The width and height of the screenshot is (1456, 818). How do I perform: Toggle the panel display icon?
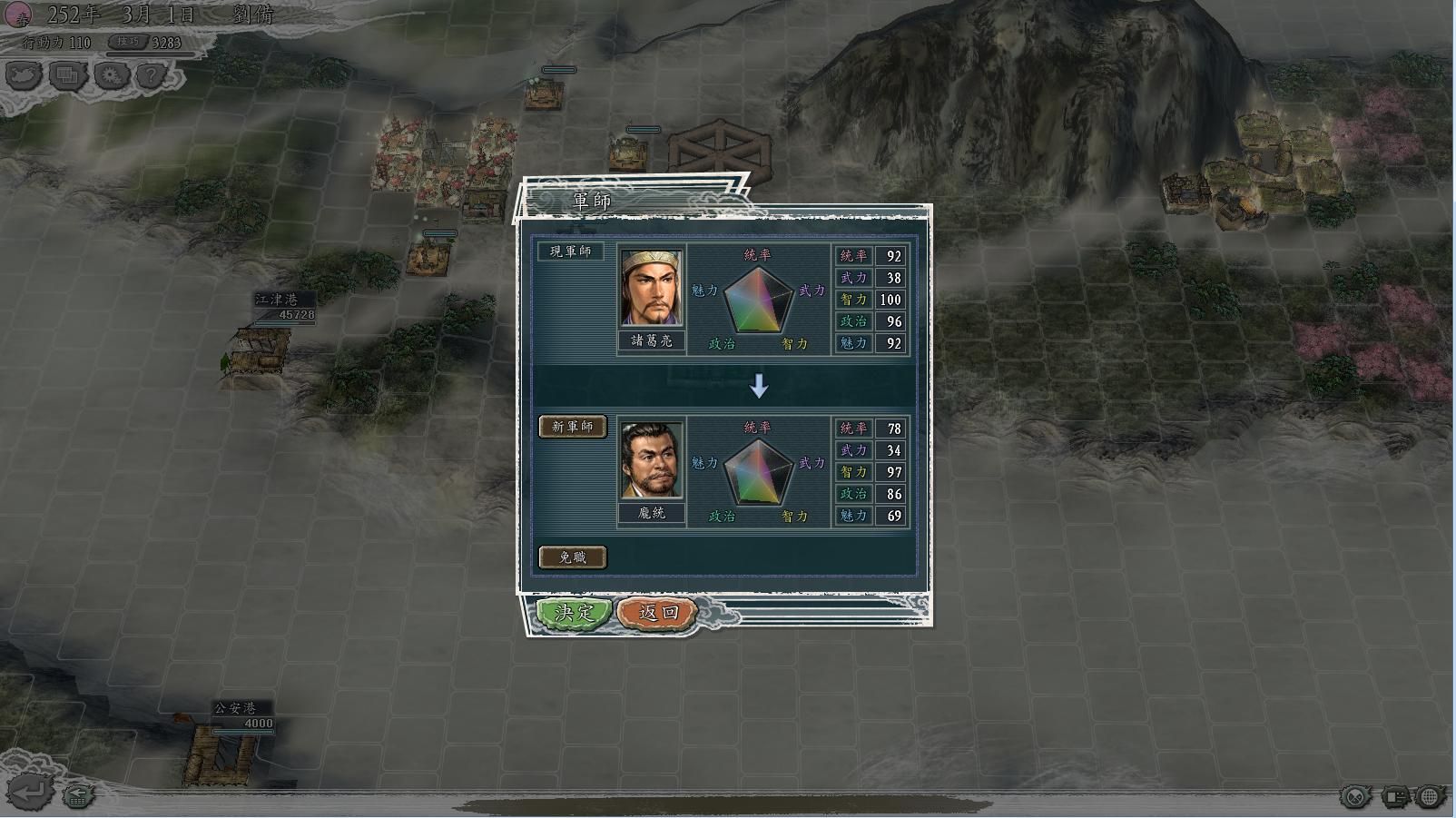pos(1394,797)
